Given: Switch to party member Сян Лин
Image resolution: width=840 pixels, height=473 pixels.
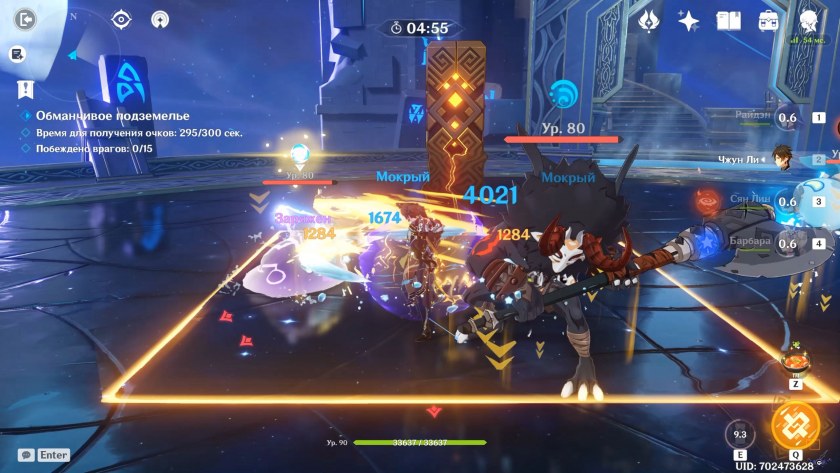Looking at the screenshot, I should [x=786, y=201].
